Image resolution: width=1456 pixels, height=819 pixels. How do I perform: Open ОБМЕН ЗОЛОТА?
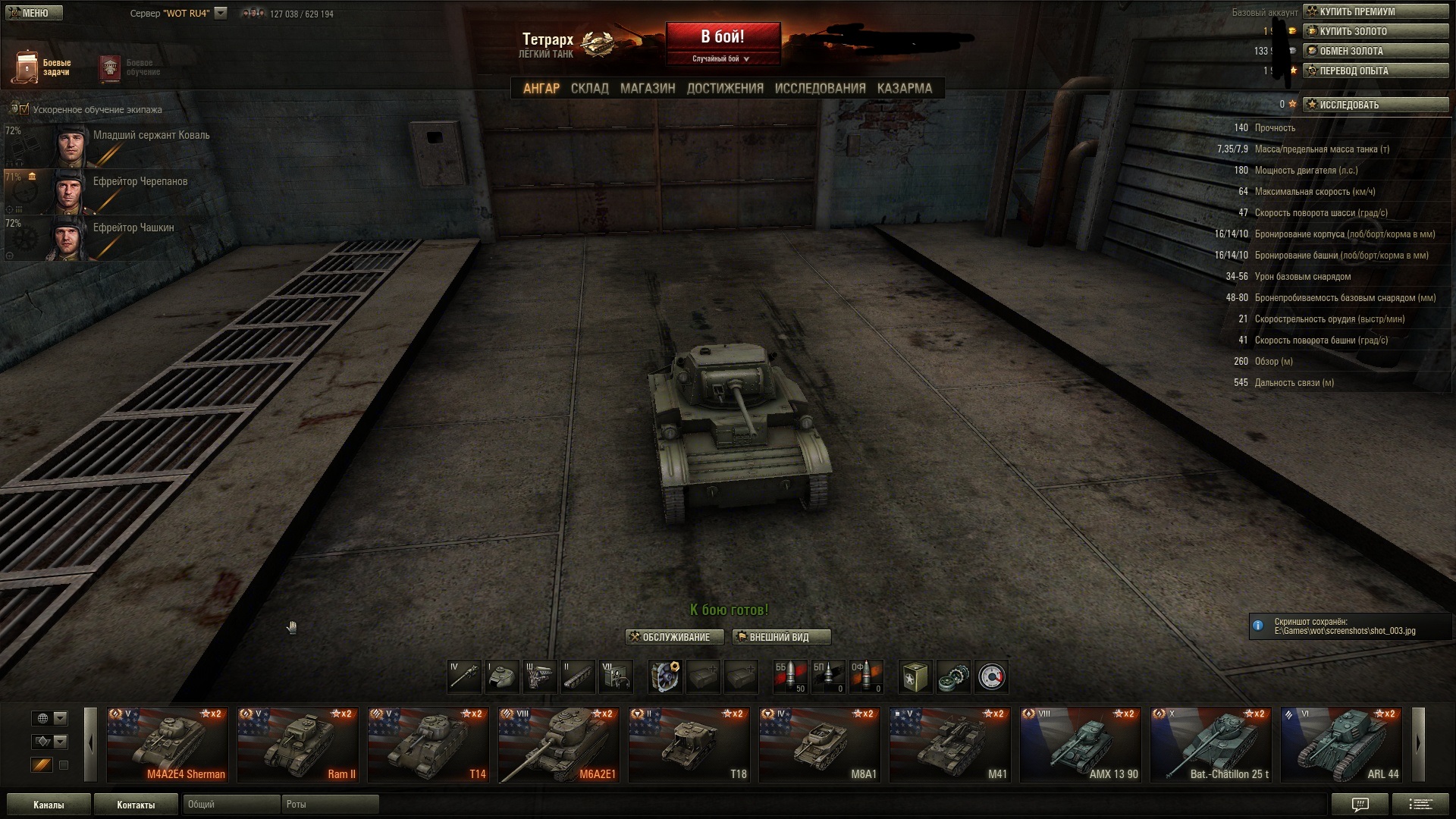[x=1375, y=51]
